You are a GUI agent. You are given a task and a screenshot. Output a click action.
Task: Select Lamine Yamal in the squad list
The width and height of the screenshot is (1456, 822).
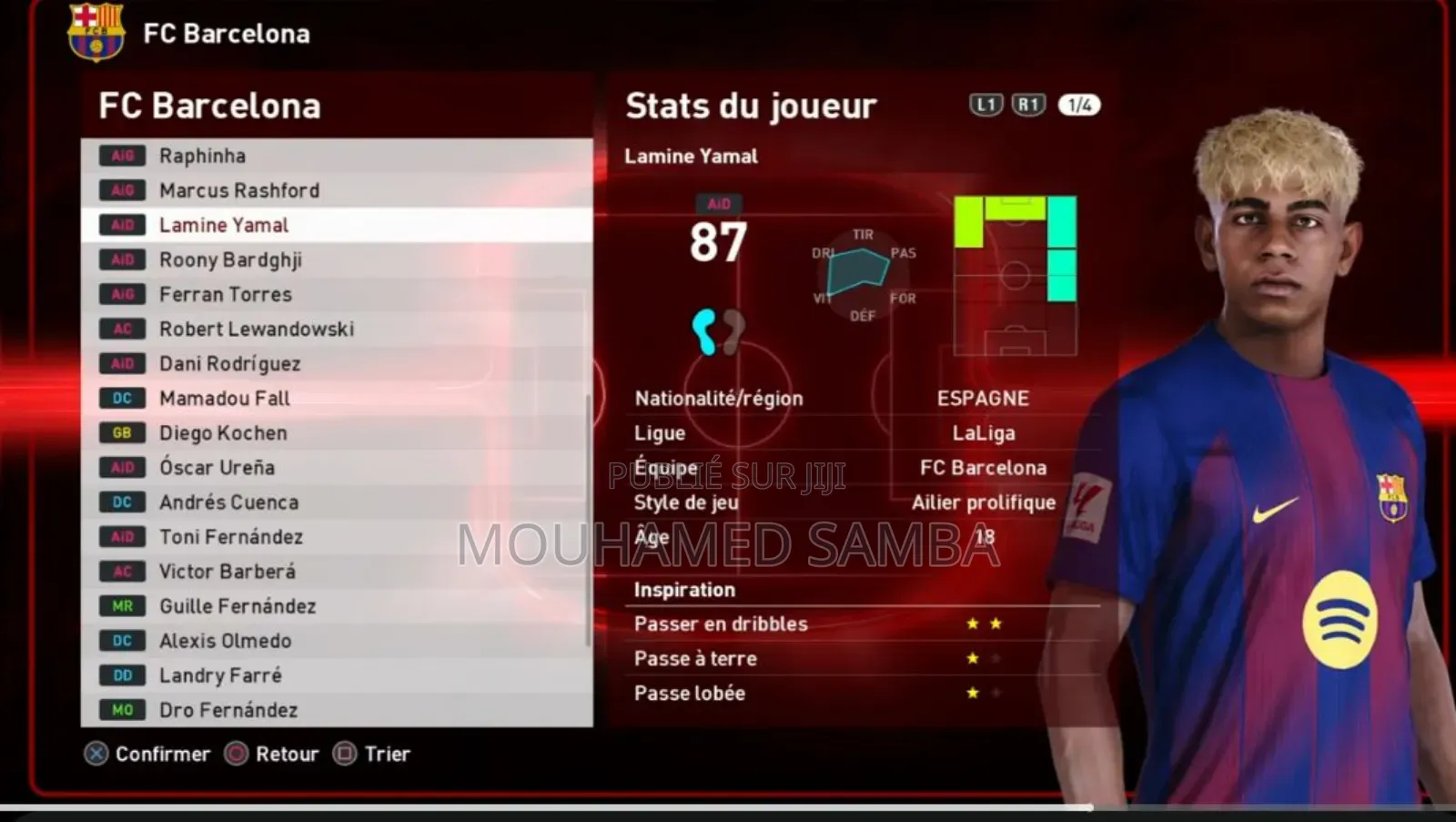coord(224,225)
